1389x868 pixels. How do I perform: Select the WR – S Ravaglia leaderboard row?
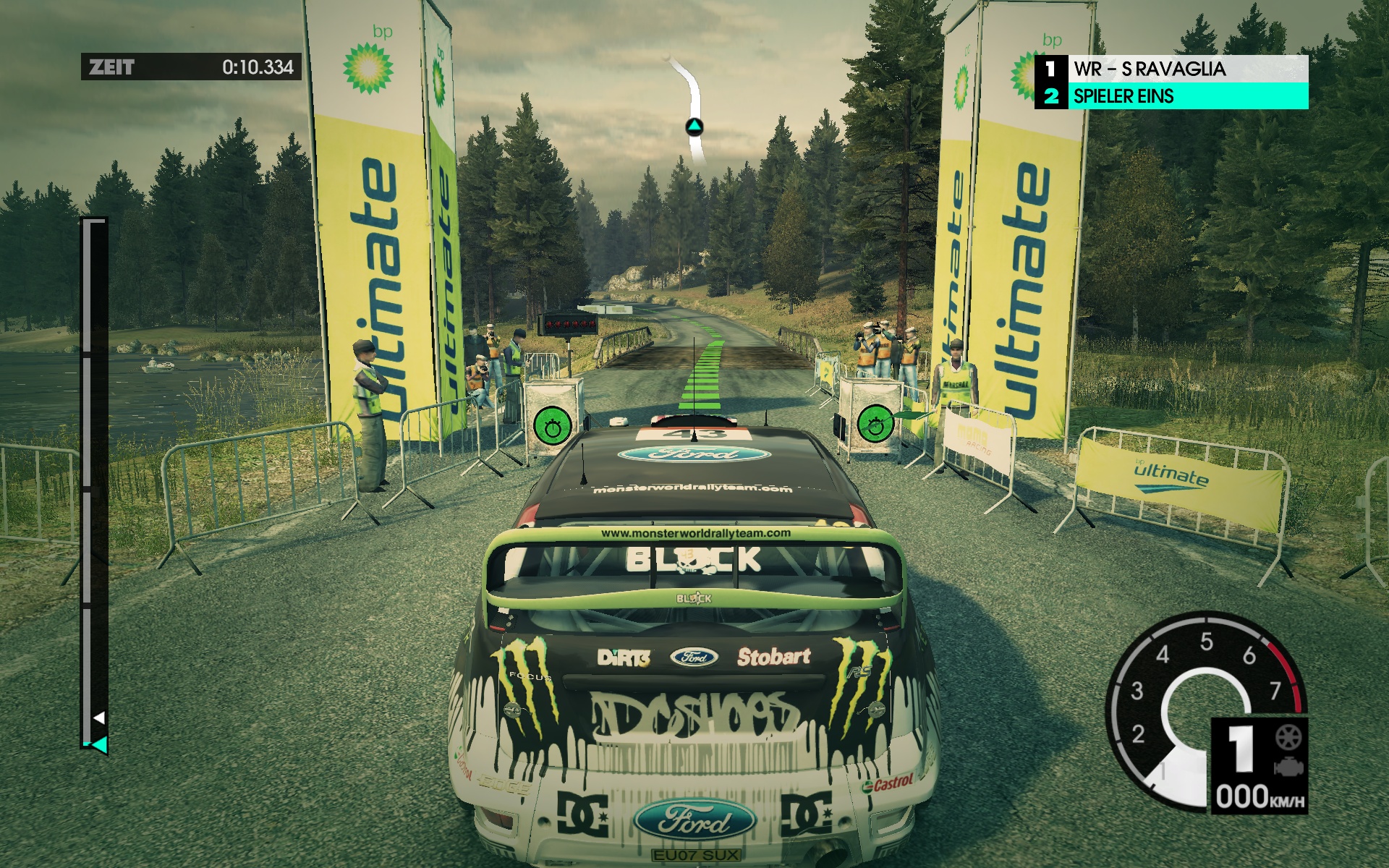(1171, 69)
